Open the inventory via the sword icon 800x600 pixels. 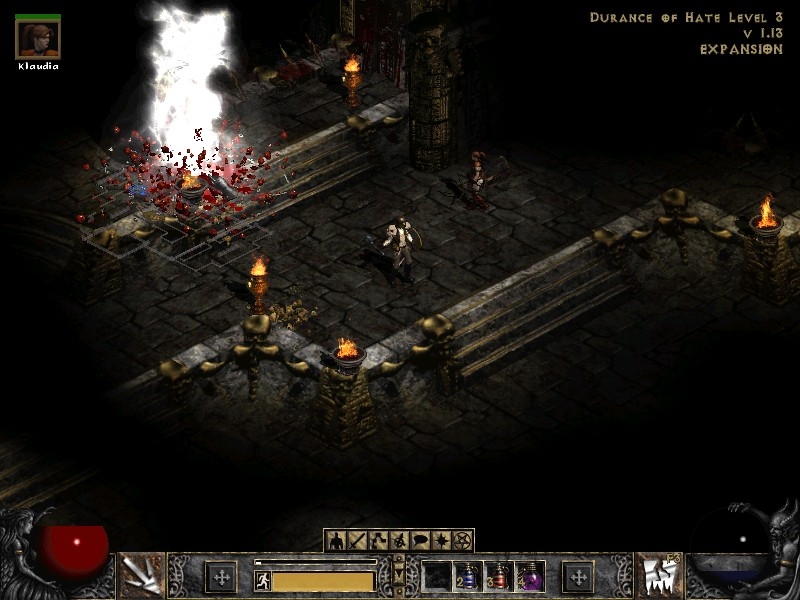tap(356, 541)
